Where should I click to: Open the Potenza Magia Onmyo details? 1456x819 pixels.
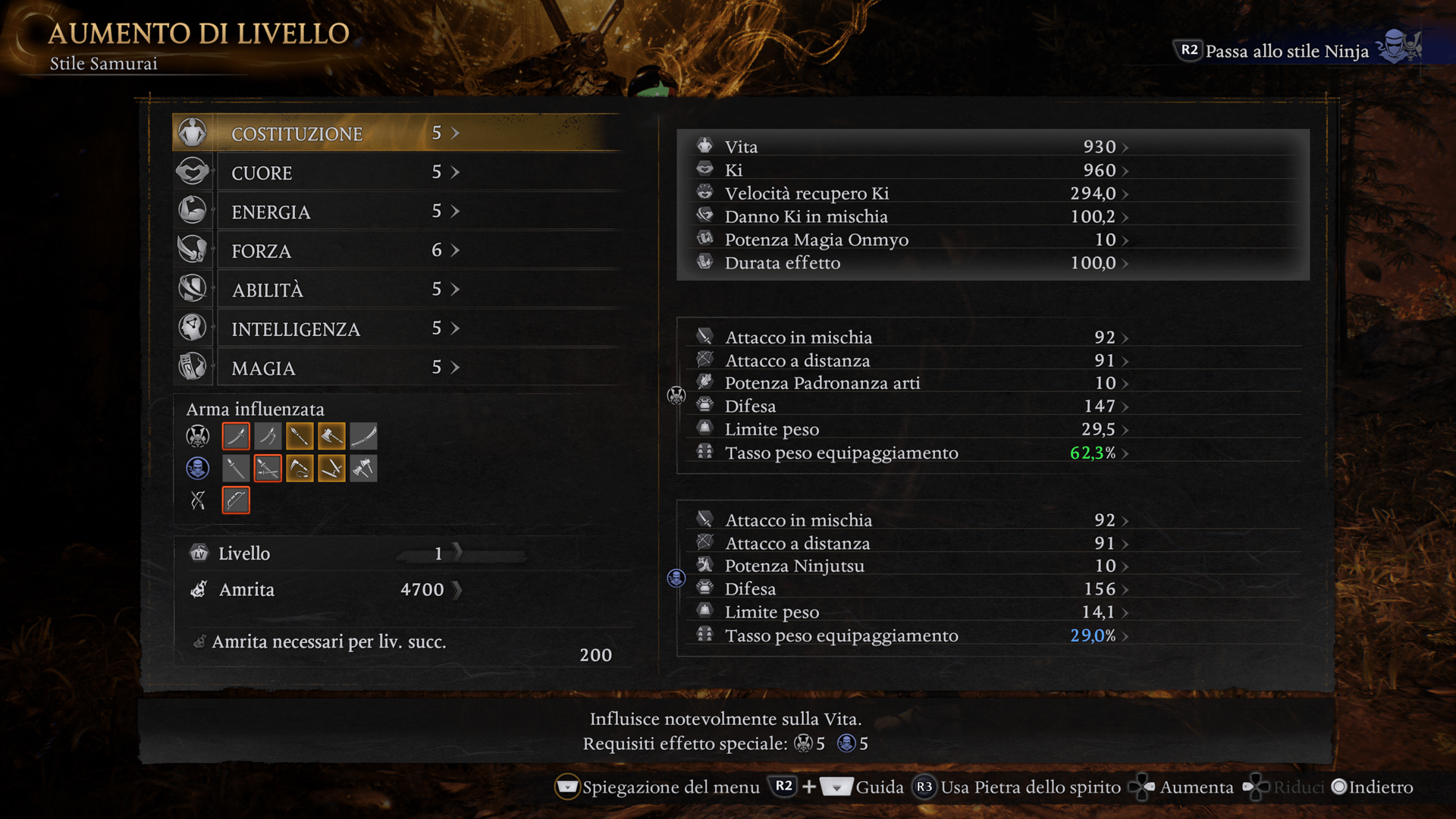[910, 240]
